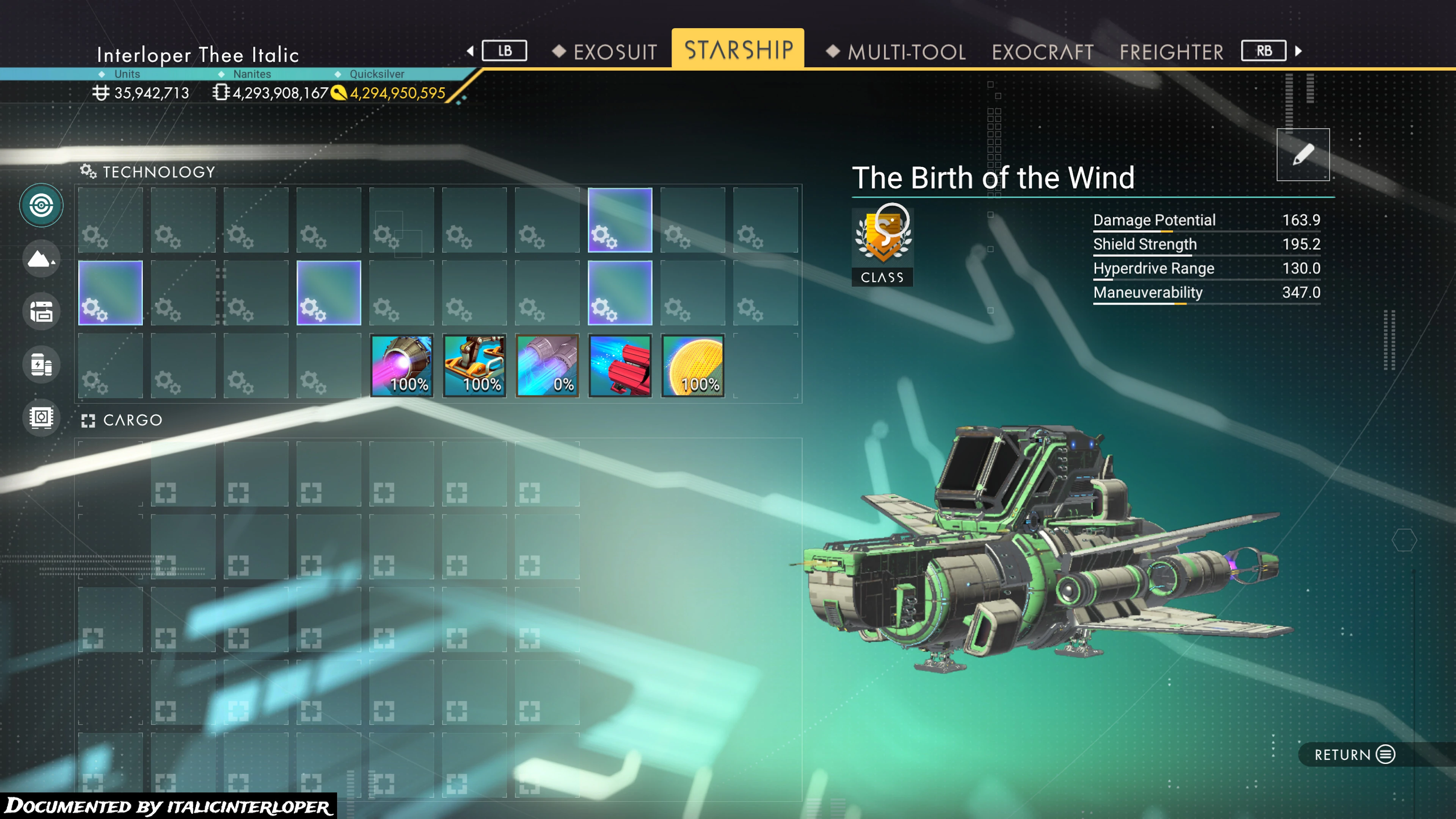Choose the Hyperdrive slot showing 0%

click(x=547, y=366)
